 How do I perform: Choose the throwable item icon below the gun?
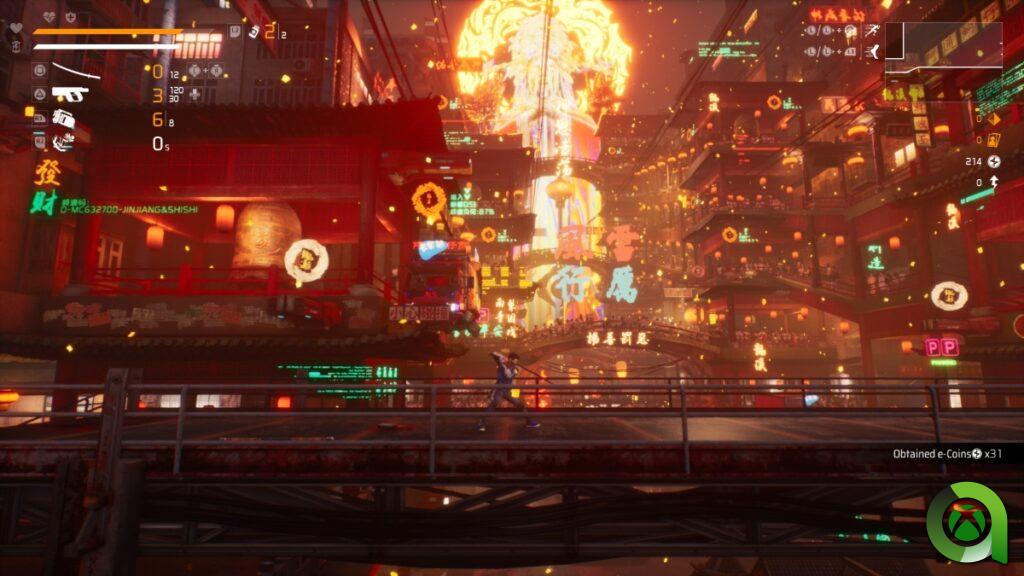tap(64, 118)
